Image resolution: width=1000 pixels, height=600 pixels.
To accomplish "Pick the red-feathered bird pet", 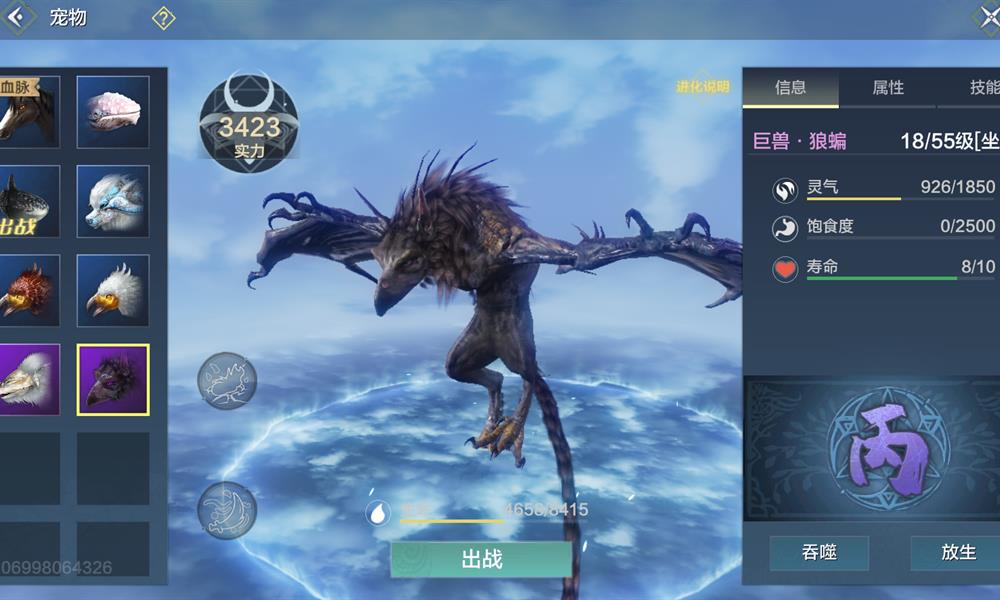I will pos(28,290).
